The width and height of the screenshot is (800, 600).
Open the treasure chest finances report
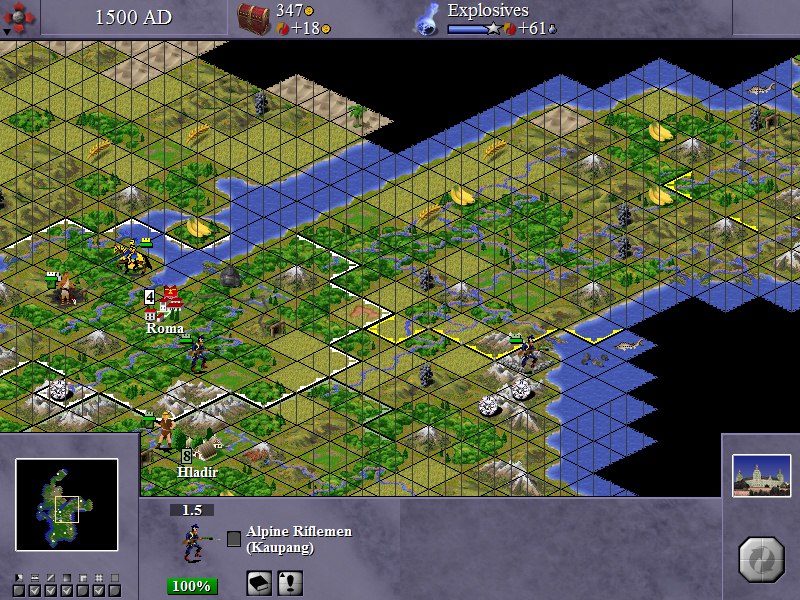coord(254,18)
